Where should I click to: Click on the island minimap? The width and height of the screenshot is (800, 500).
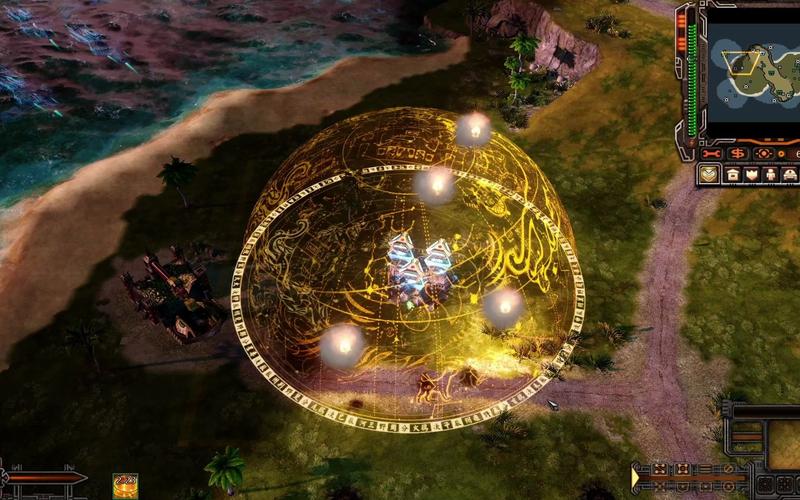754,68
